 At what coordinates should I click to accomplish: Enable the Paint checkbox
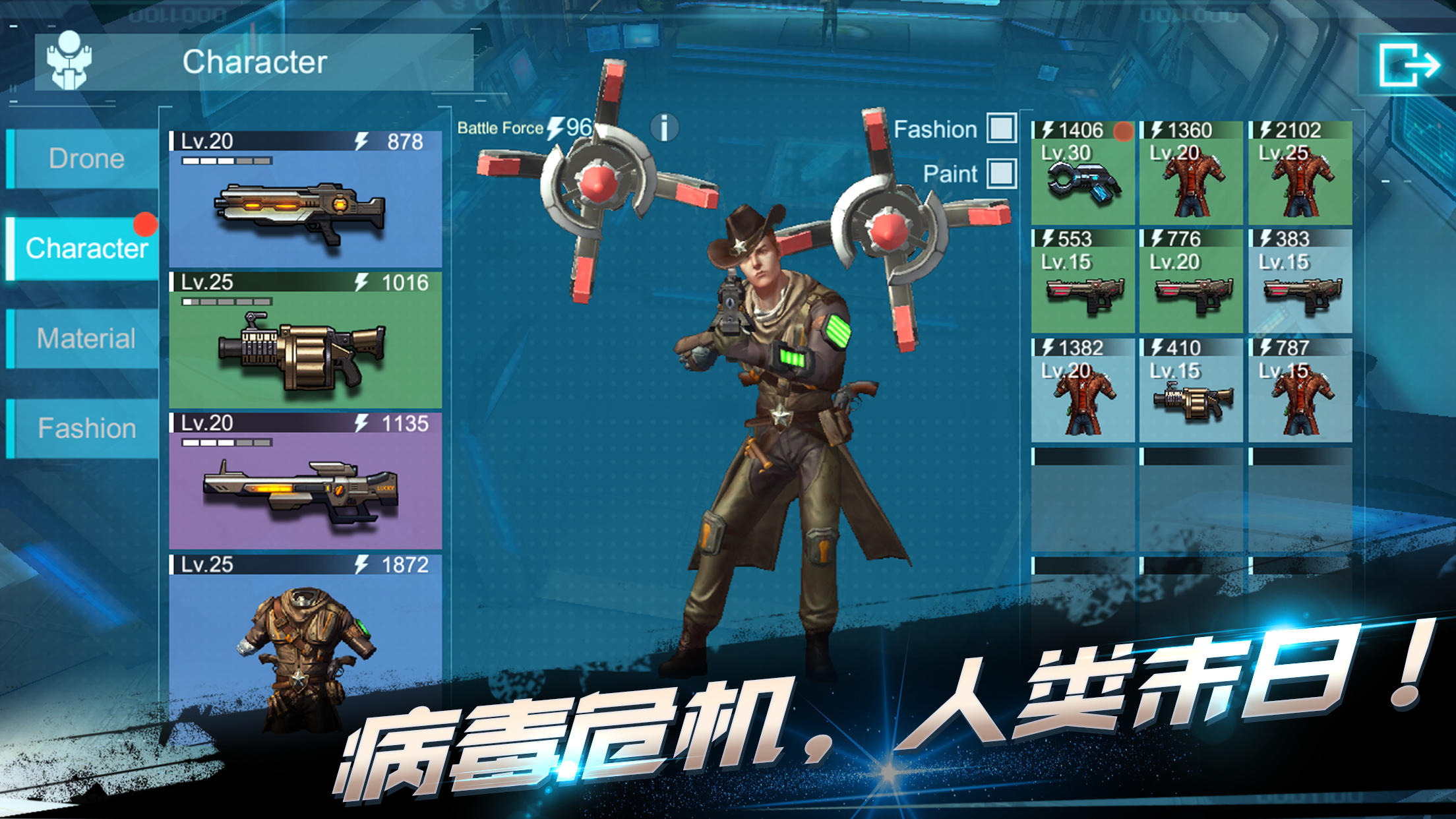1001,173
